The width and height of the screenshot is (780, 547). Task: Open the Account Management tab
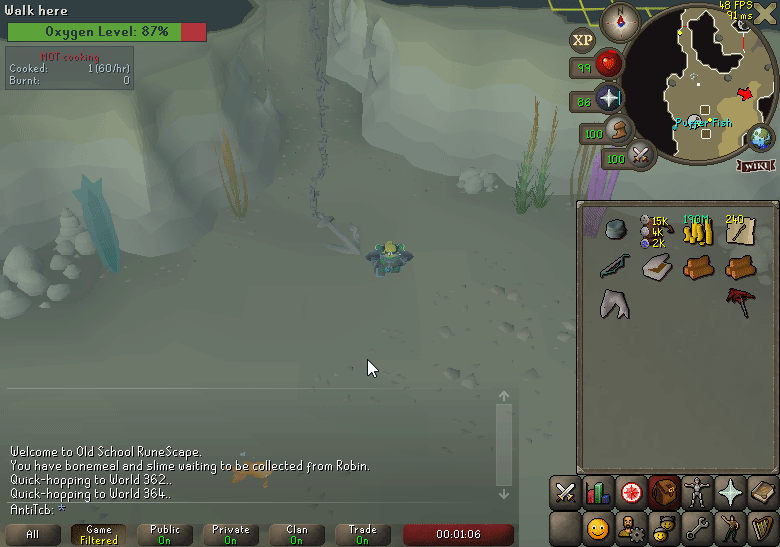[x=631, y=527]
